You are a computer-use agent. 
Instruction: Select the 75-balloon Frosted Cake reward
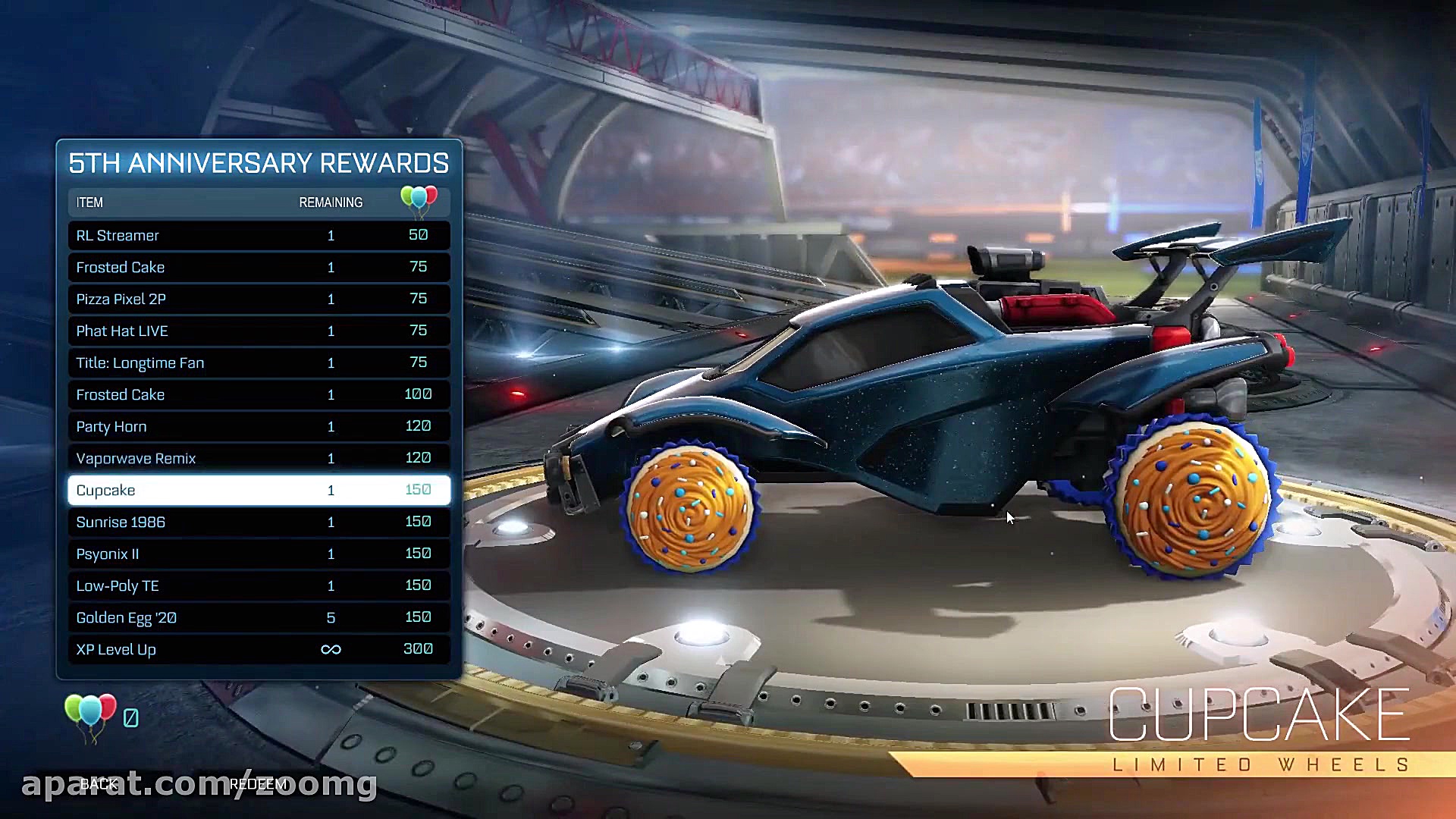click(x=258, y=267)
